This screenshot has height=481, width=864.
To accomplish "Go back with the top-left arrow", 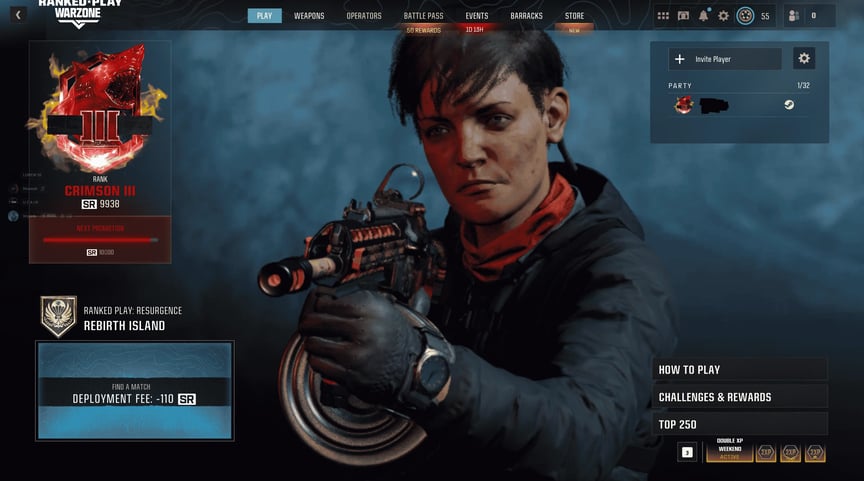I will [x=17, y=15].
